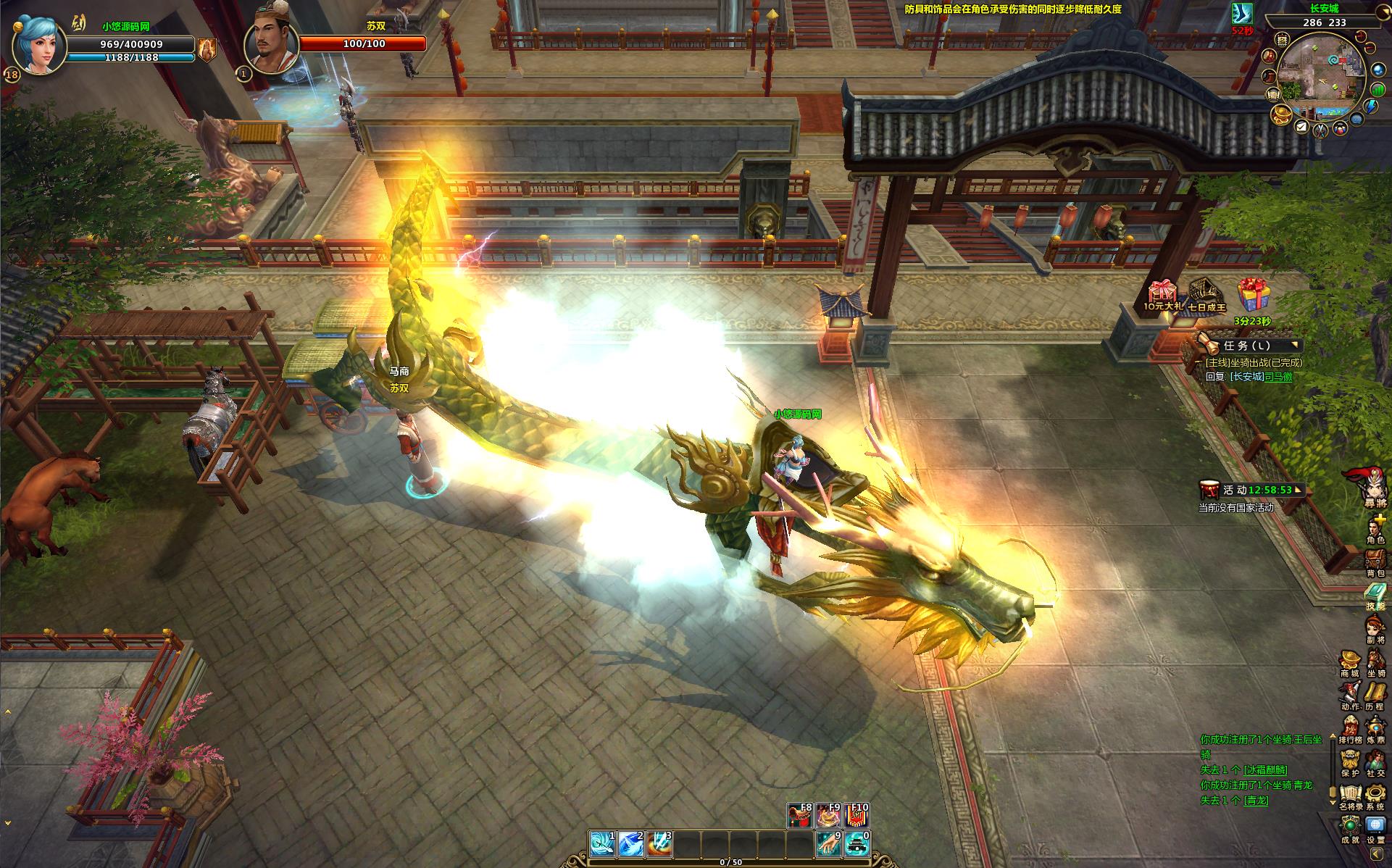Open the 技能 skills book
The image size is (1392, 868).
(x=1375, y=596)
